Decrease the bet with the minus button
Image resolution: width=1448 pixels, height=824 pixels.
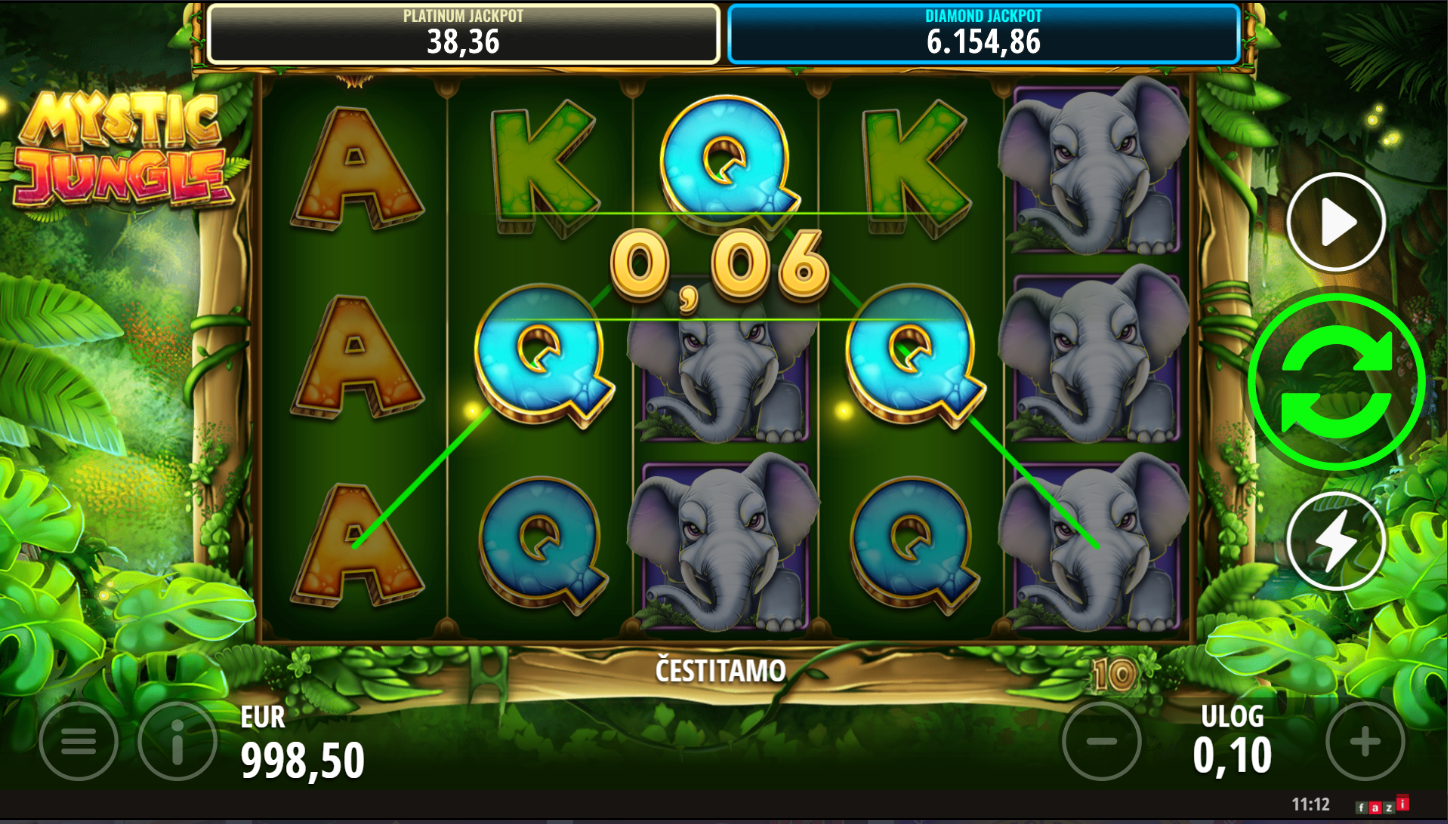tap(1101, 741)
